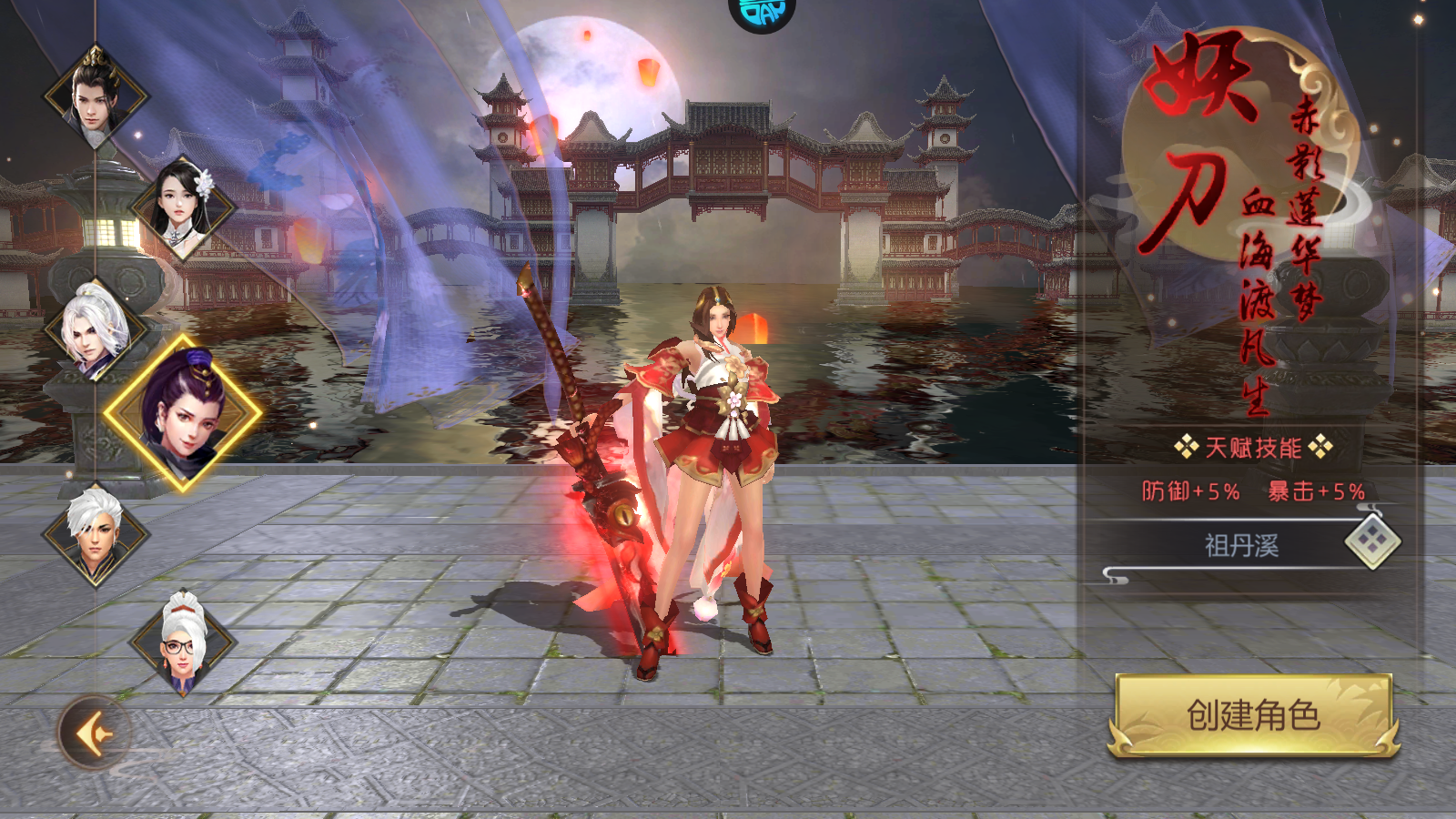1456x819 pixels.
Task: Select the purple-haired woman portrait
Action: pyautogui.click(x=184, y=413)
